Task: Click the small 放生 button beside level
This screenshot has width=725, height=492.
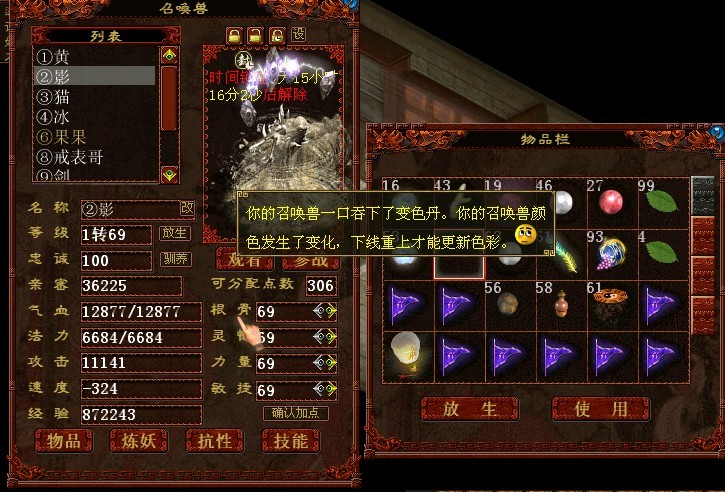Action: (175, 234)
